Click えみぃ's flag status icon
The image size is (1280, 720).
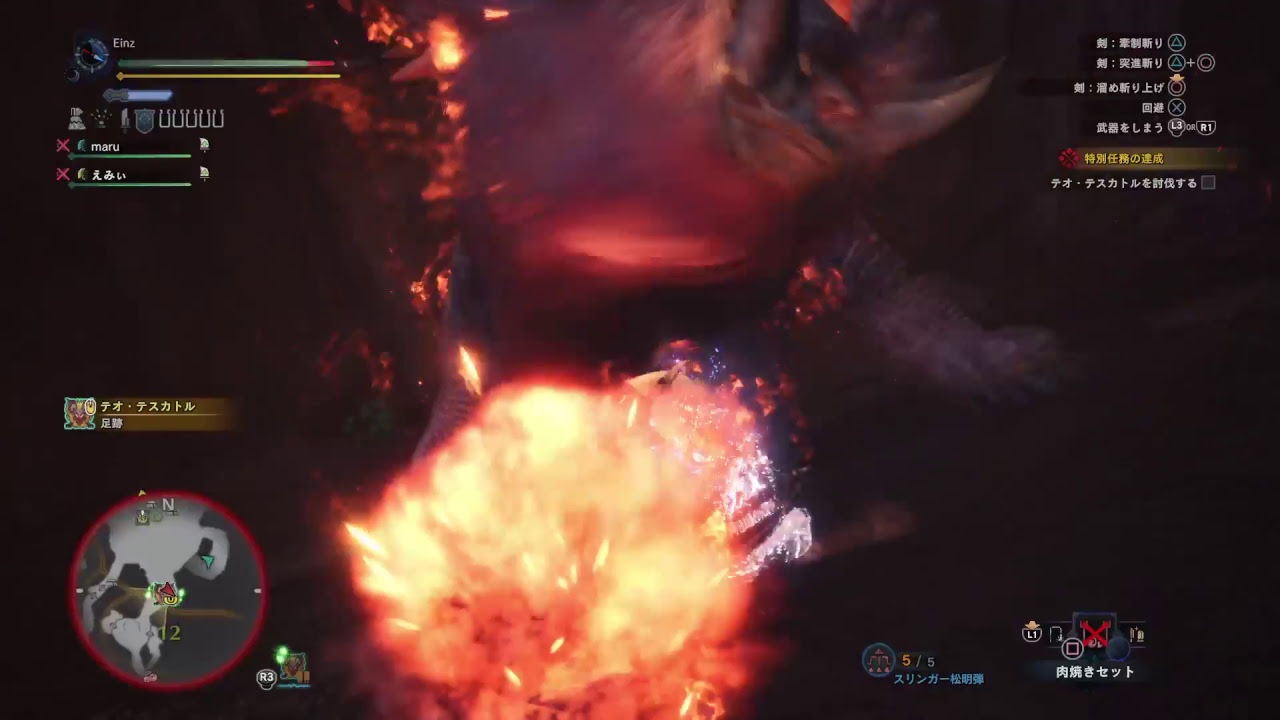tap(206, 174)
